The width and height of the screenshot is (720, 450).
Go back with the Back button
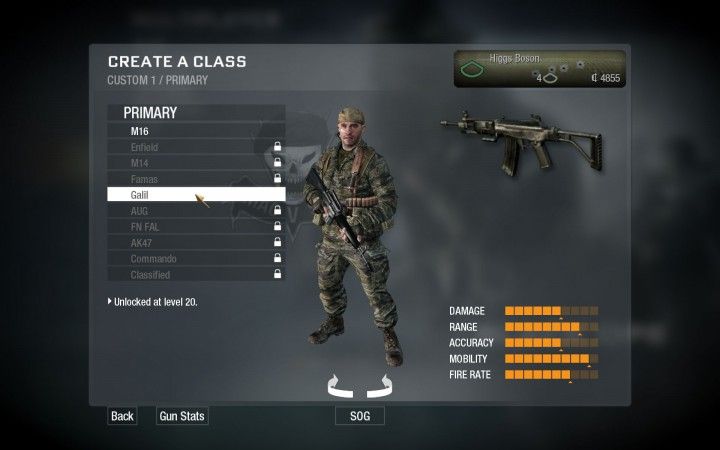point(122,416)
